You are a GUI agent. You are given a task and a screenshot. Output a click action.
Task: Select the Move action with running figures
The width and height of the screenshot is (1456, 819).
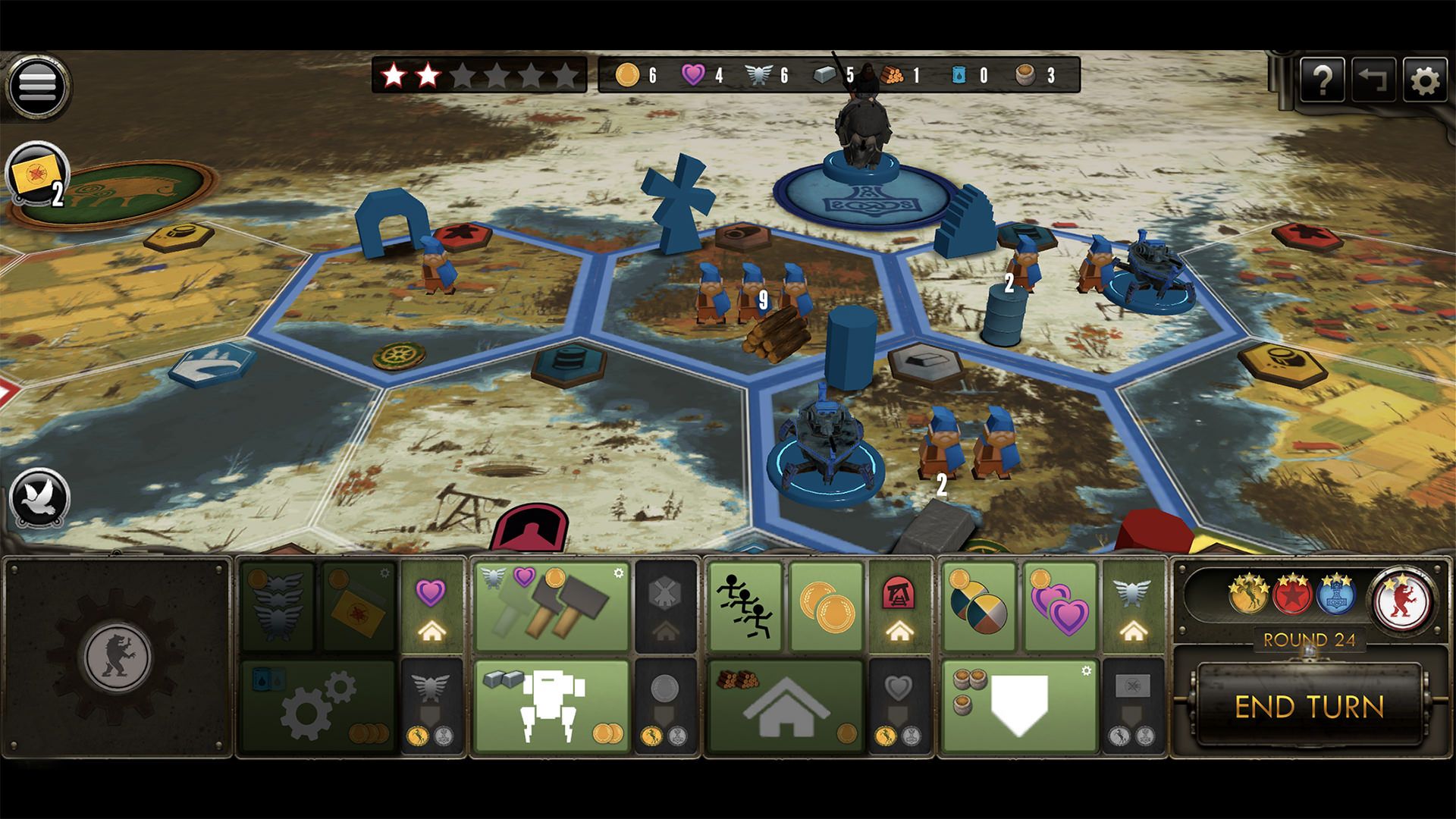[x=745, y=607]
